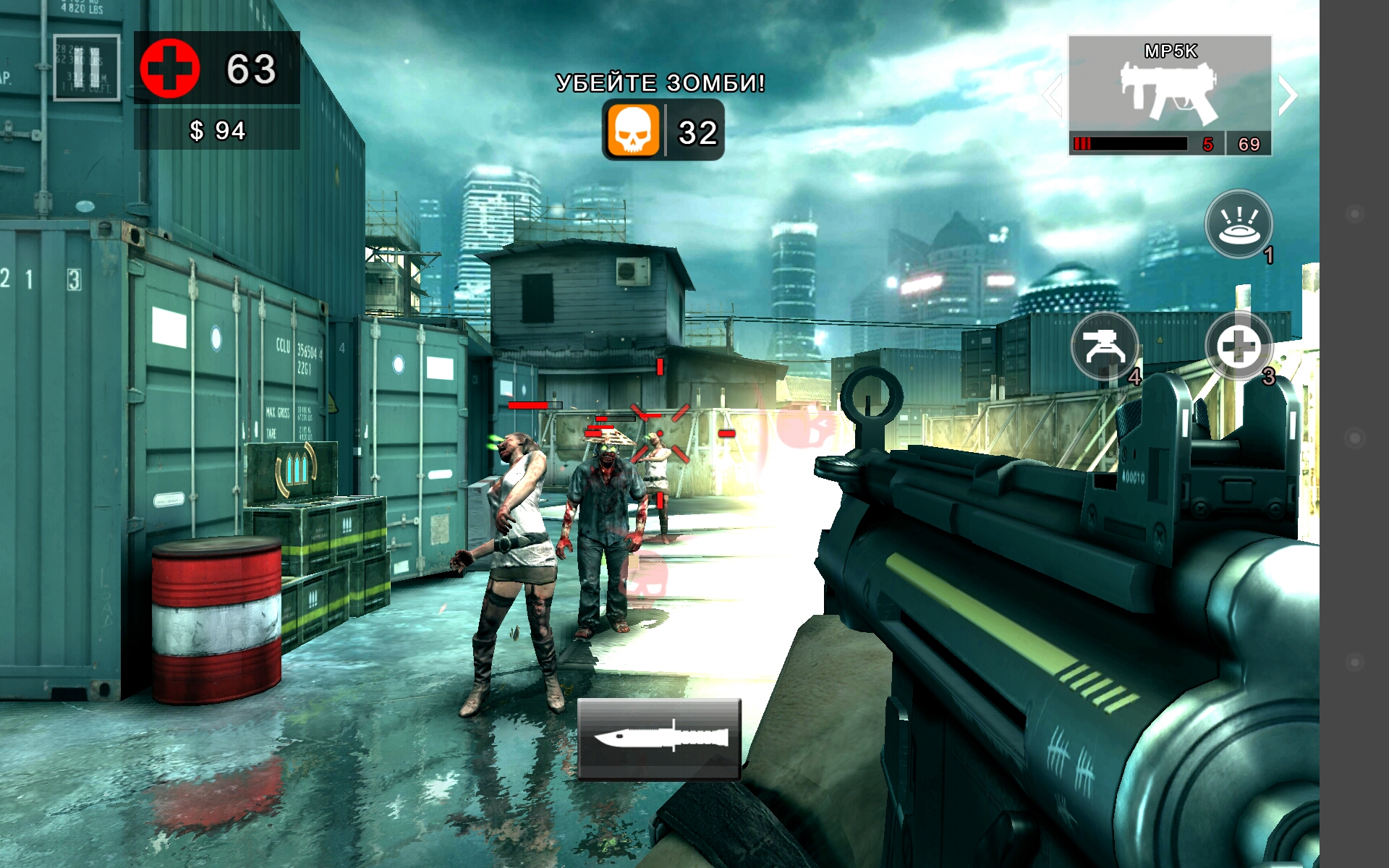Tap the MP5K weapon panel
Image resolution: width=1389 pixels, height=868 pixels.
pos(1170,94)
